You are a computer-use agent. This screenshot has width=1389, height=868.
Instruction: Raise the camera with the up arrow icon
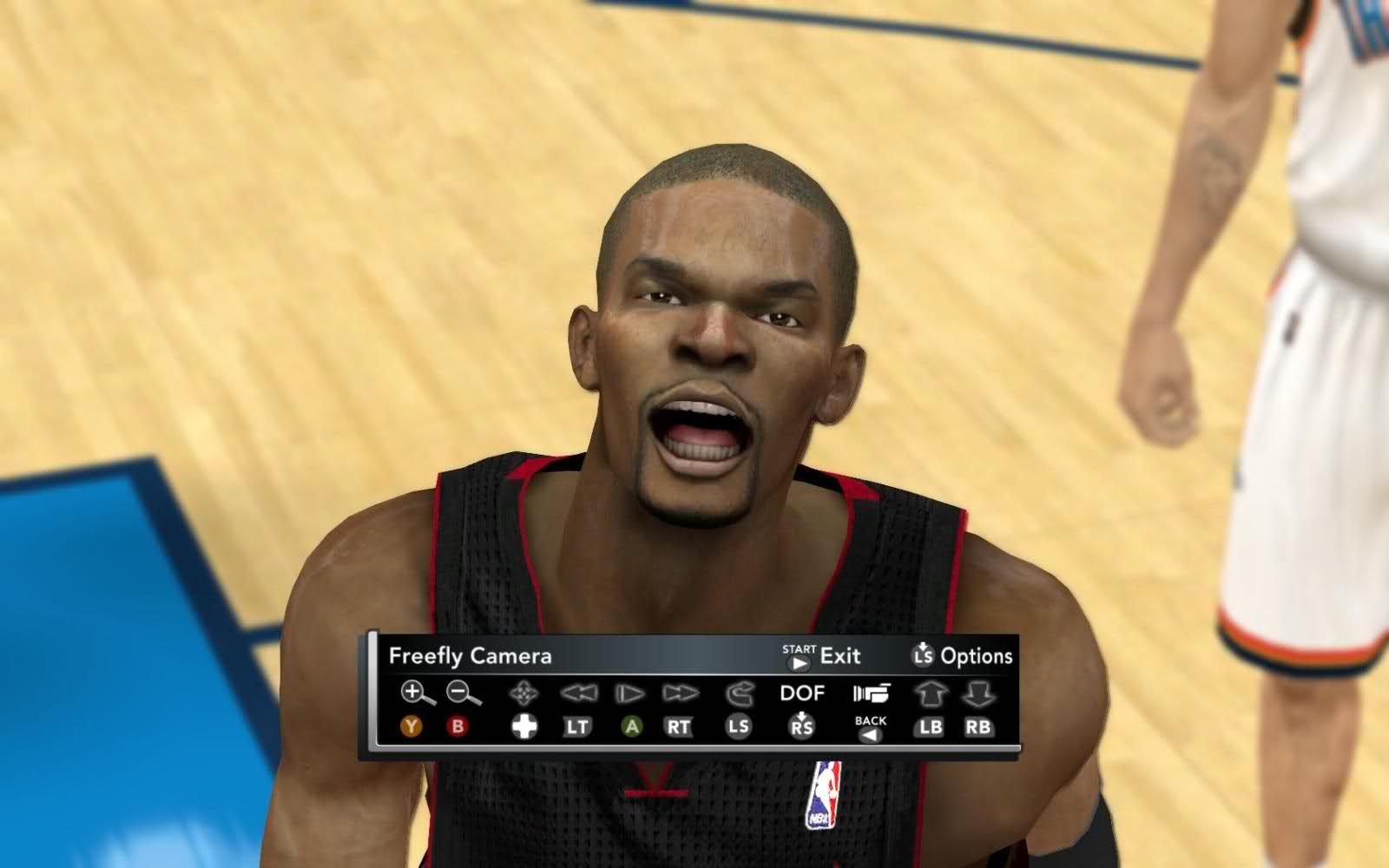click(x=931, y=694)
